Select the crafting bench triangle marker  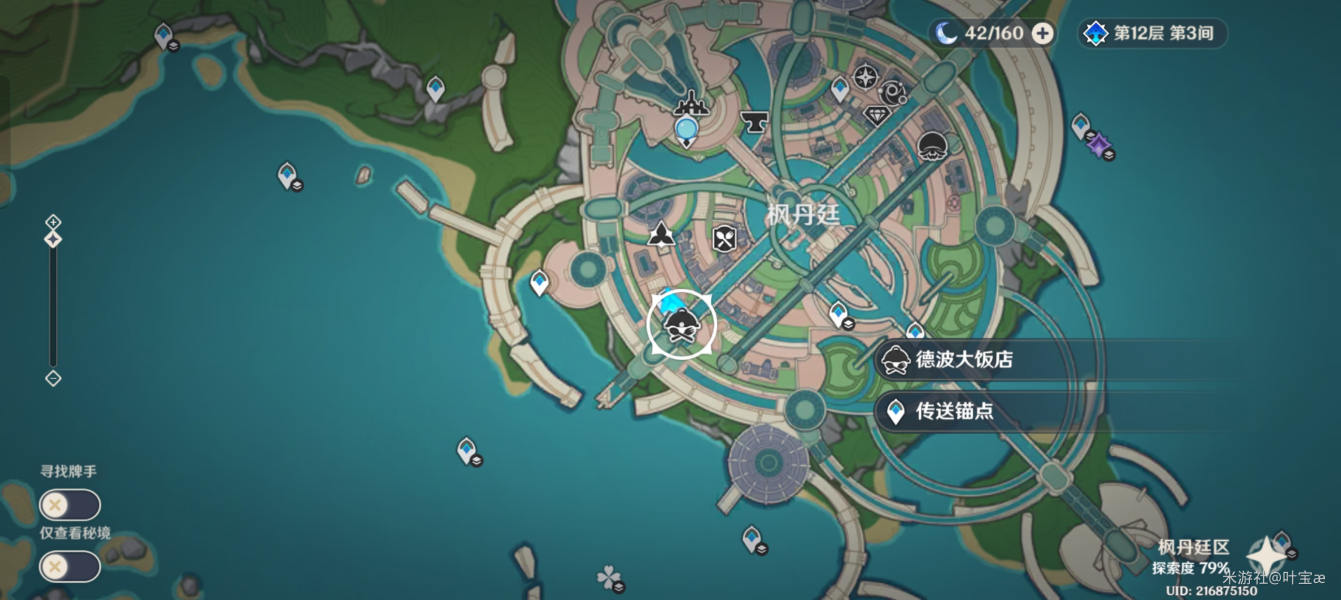coord(660,235)
